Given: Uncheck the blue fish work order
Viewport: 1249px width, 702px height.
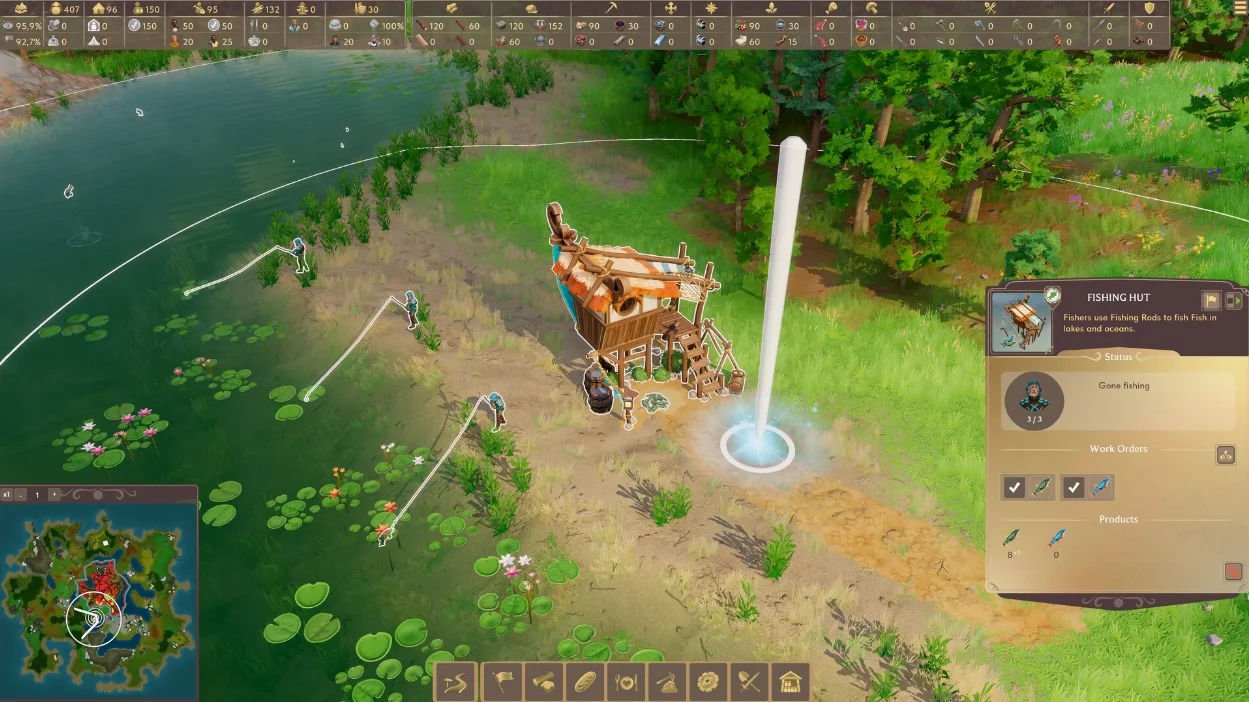Looking at the screenshot, I should pos(1073,487).
